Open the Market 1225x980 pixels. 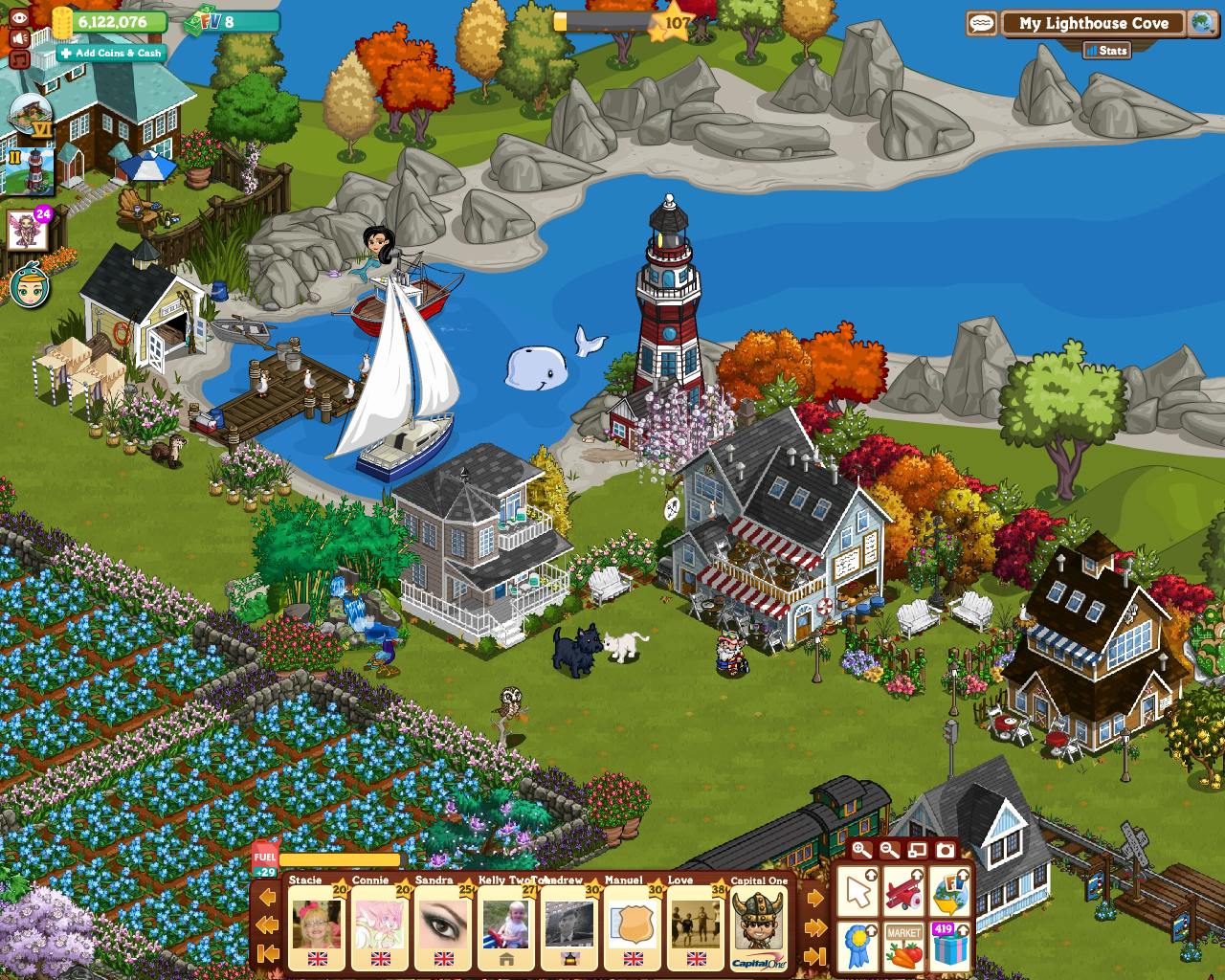point(903,945)
